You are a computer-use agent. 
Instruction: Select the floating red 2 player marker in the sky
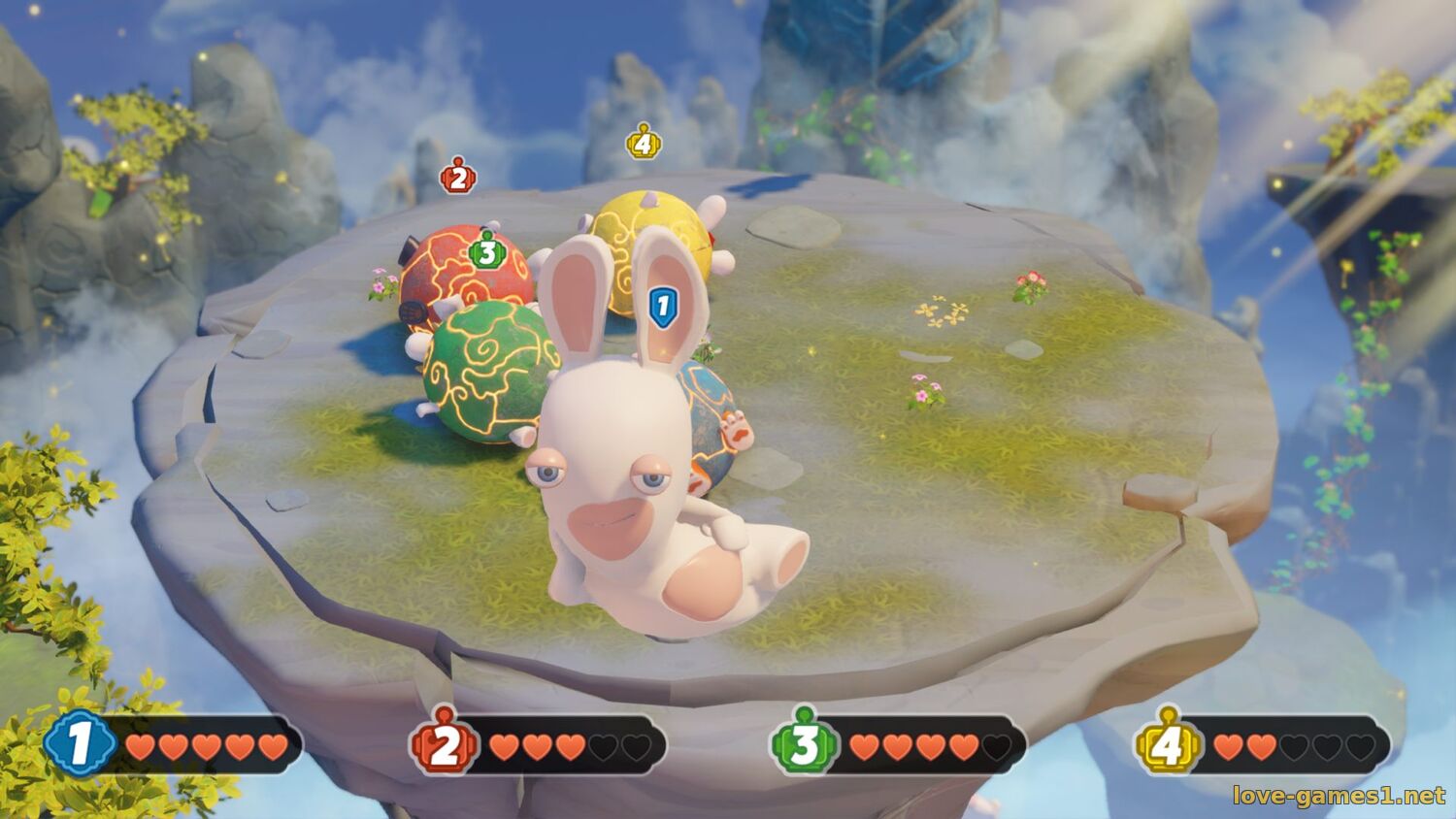coord(458,177)
